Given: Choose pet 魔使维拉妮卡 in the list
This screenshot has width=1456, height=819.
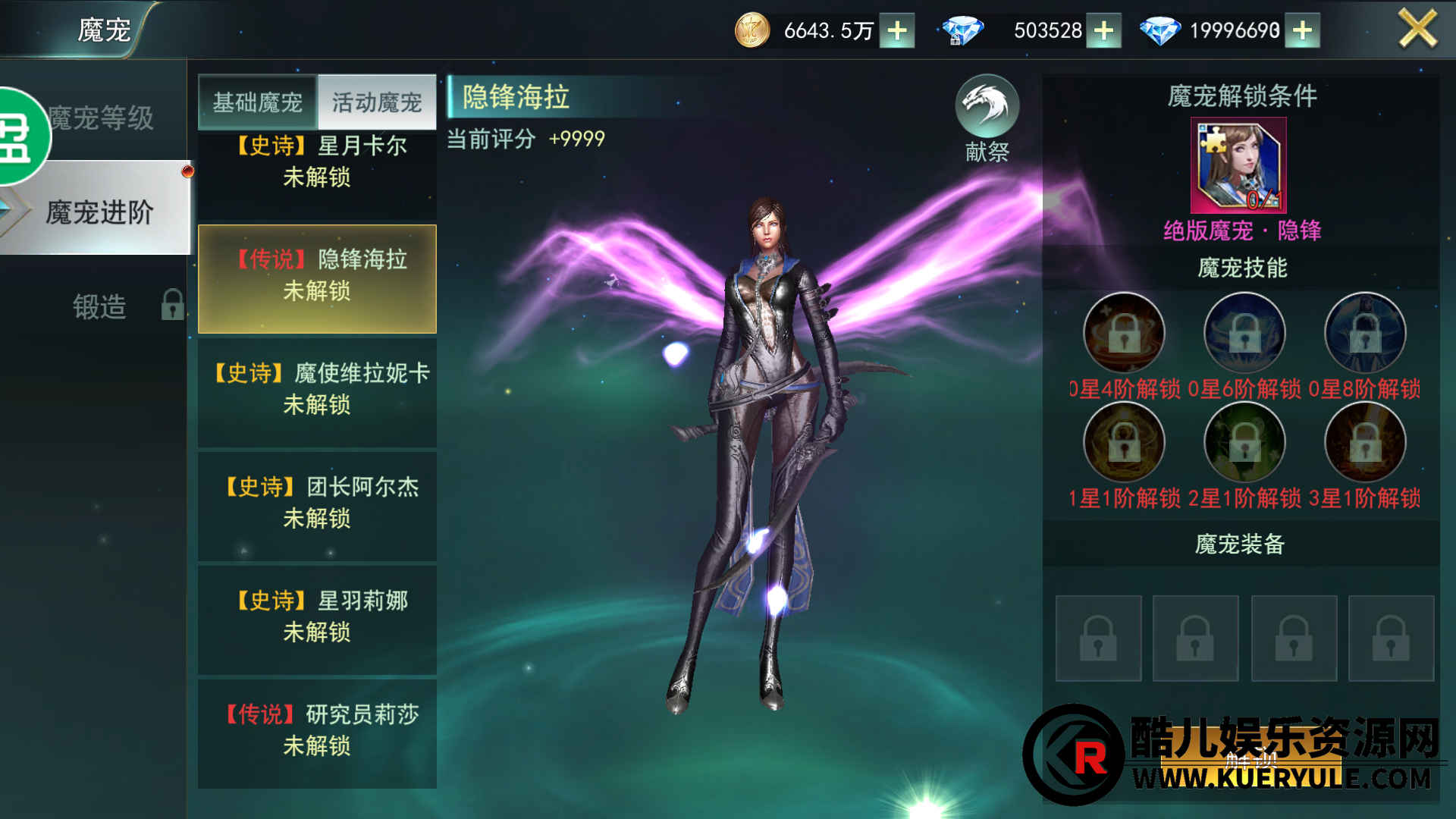Looking at the screenshot, I should click(x=317, y=390).
